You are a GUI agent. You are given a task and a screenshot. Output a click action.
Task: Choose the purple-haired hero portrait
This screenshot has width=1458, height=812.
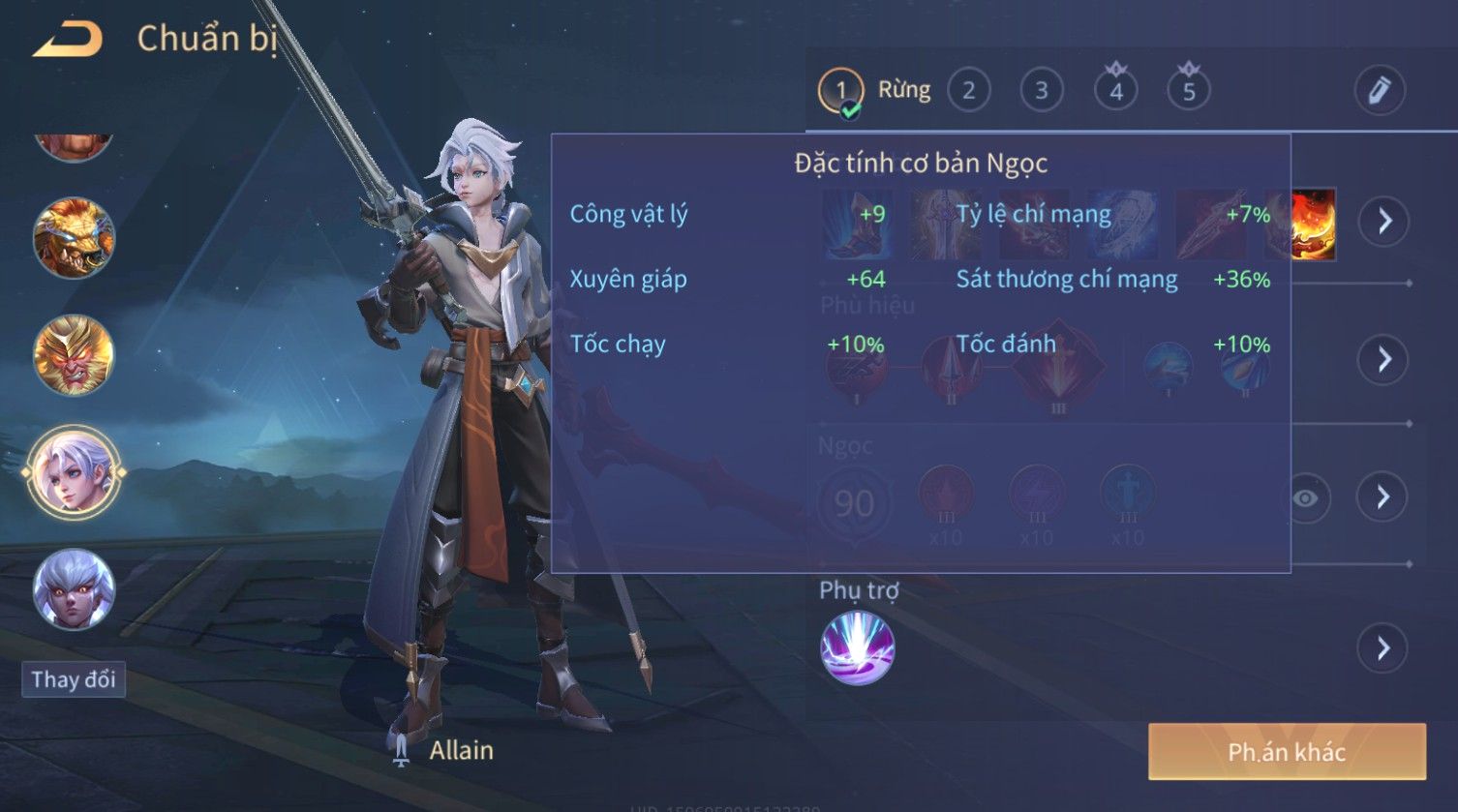click(x=74, y=589)
